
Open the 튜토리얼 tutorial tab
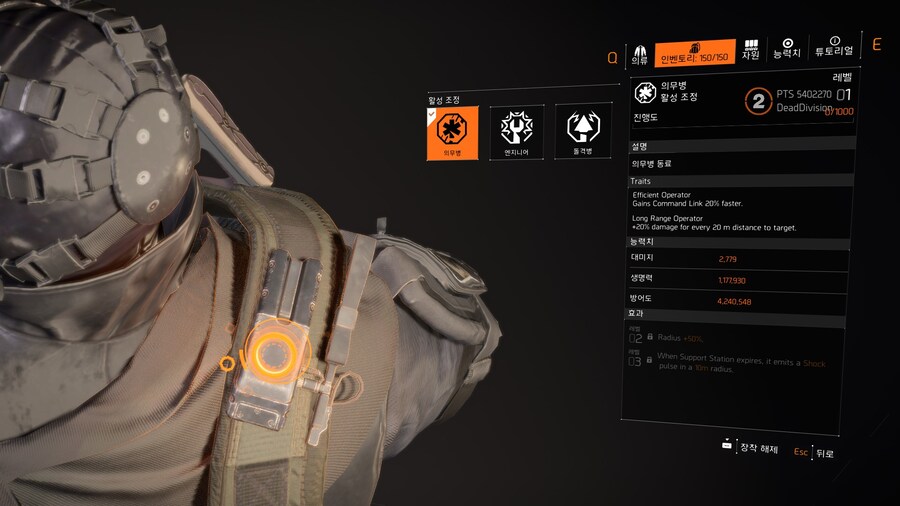(x=834, y=47)
